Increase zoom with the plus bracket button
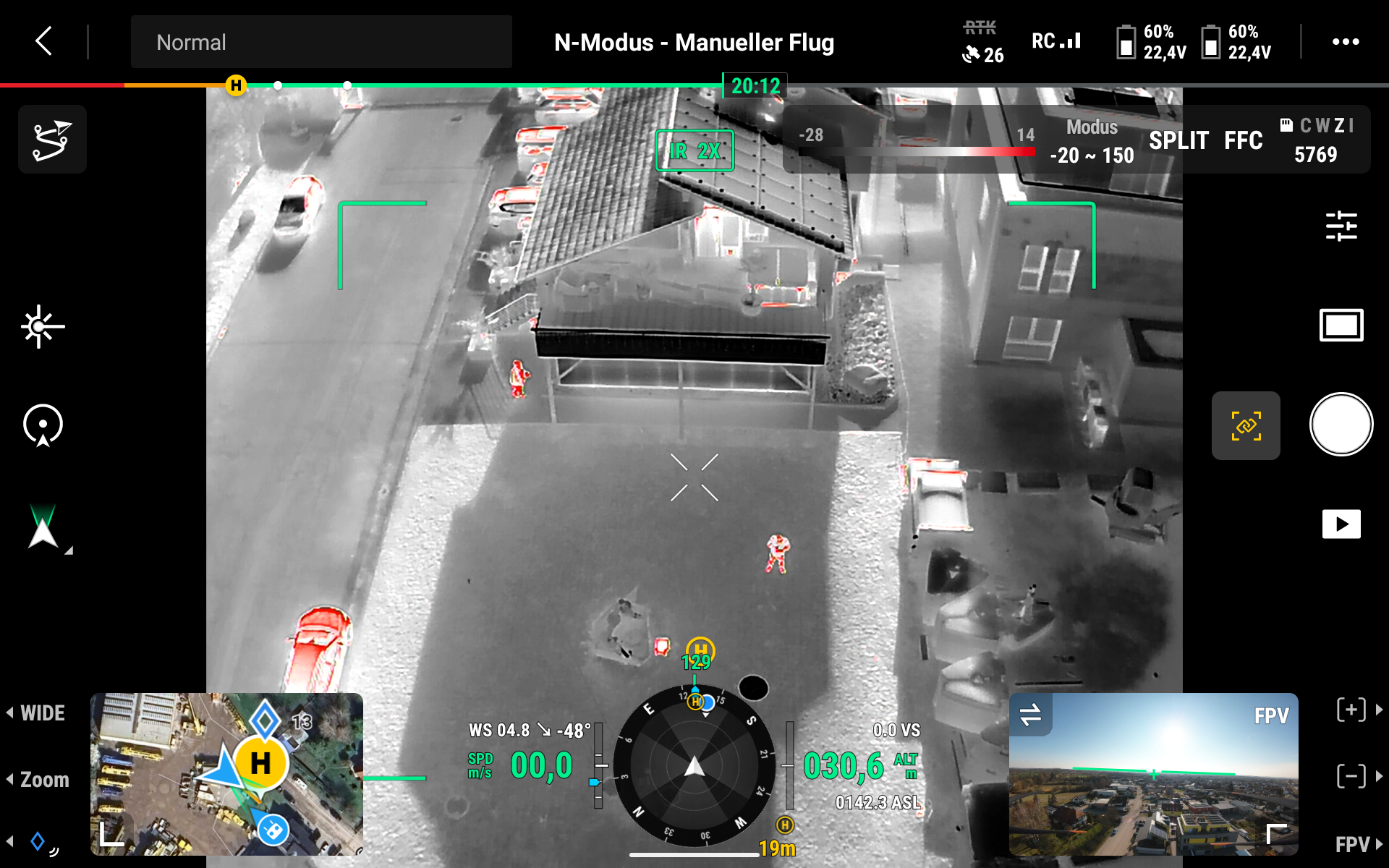The height and width of the screenshot is (868, 1389). click(x=1351, y=710)
